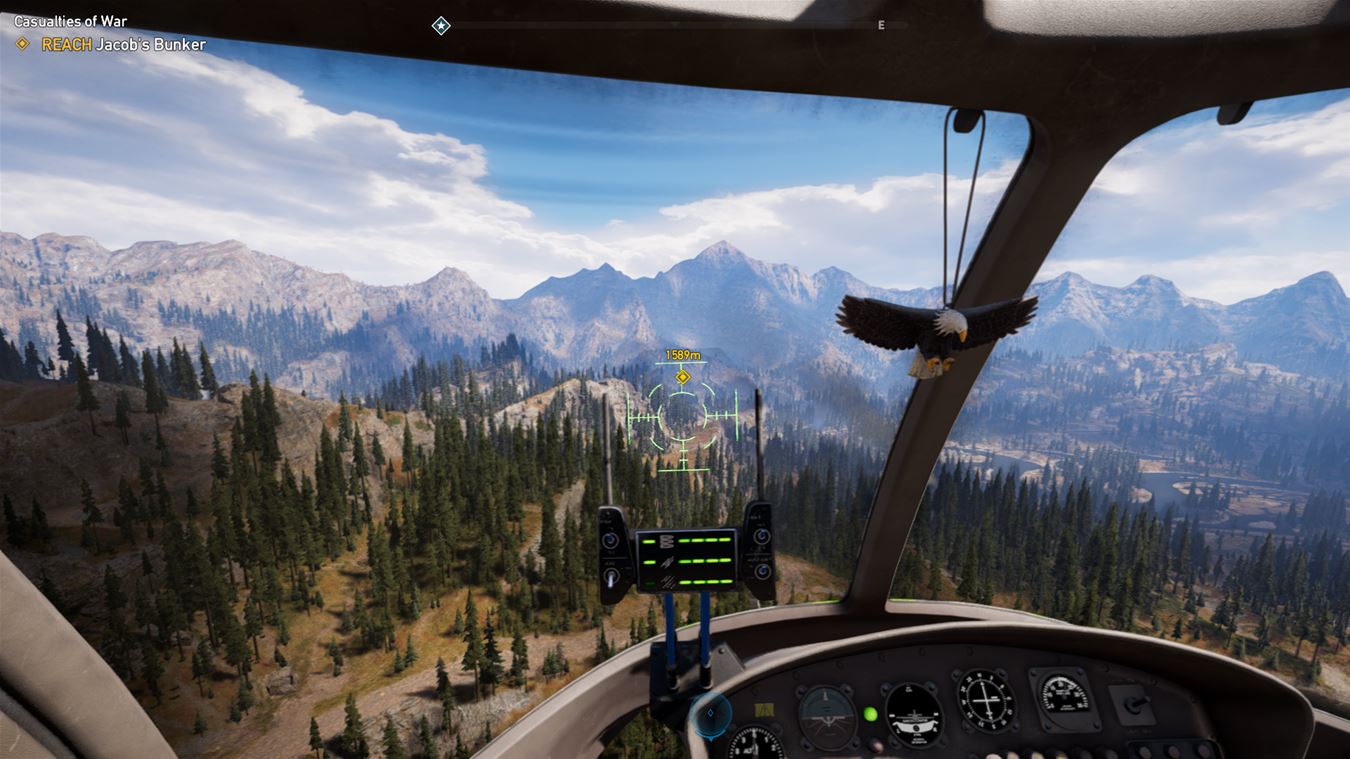
Task: Select the homing missile icon on ammo panel
Action: pos(665,562)
